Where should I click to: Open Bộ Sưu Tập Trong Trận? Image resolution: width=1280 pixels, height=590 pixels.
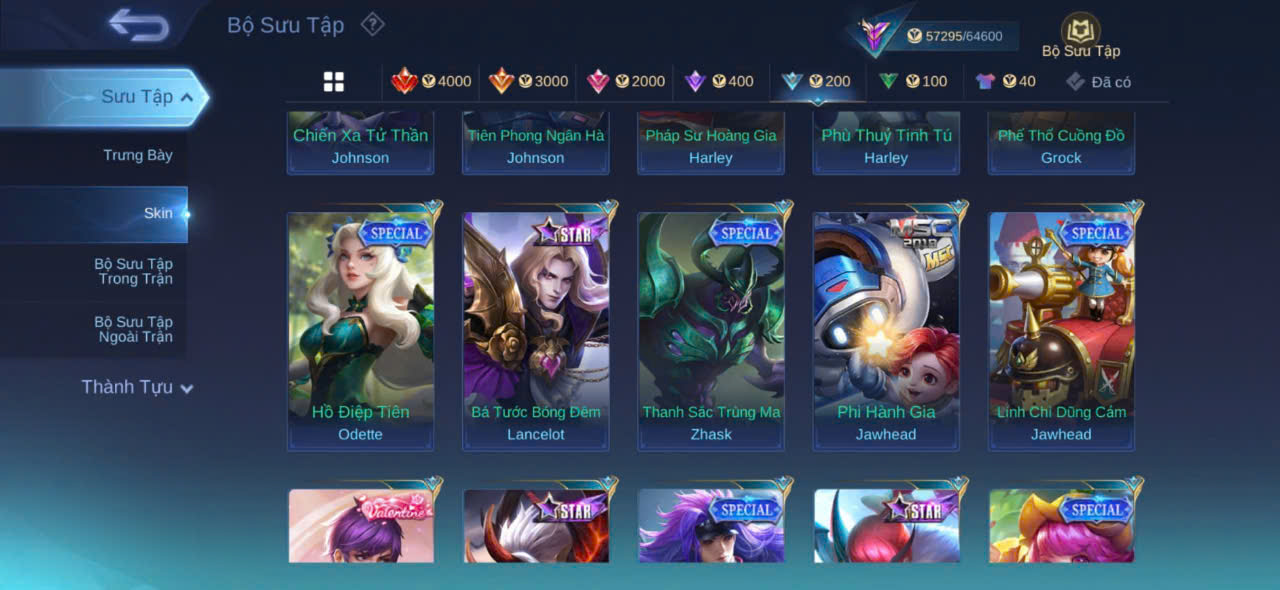[x=133, y=271]
